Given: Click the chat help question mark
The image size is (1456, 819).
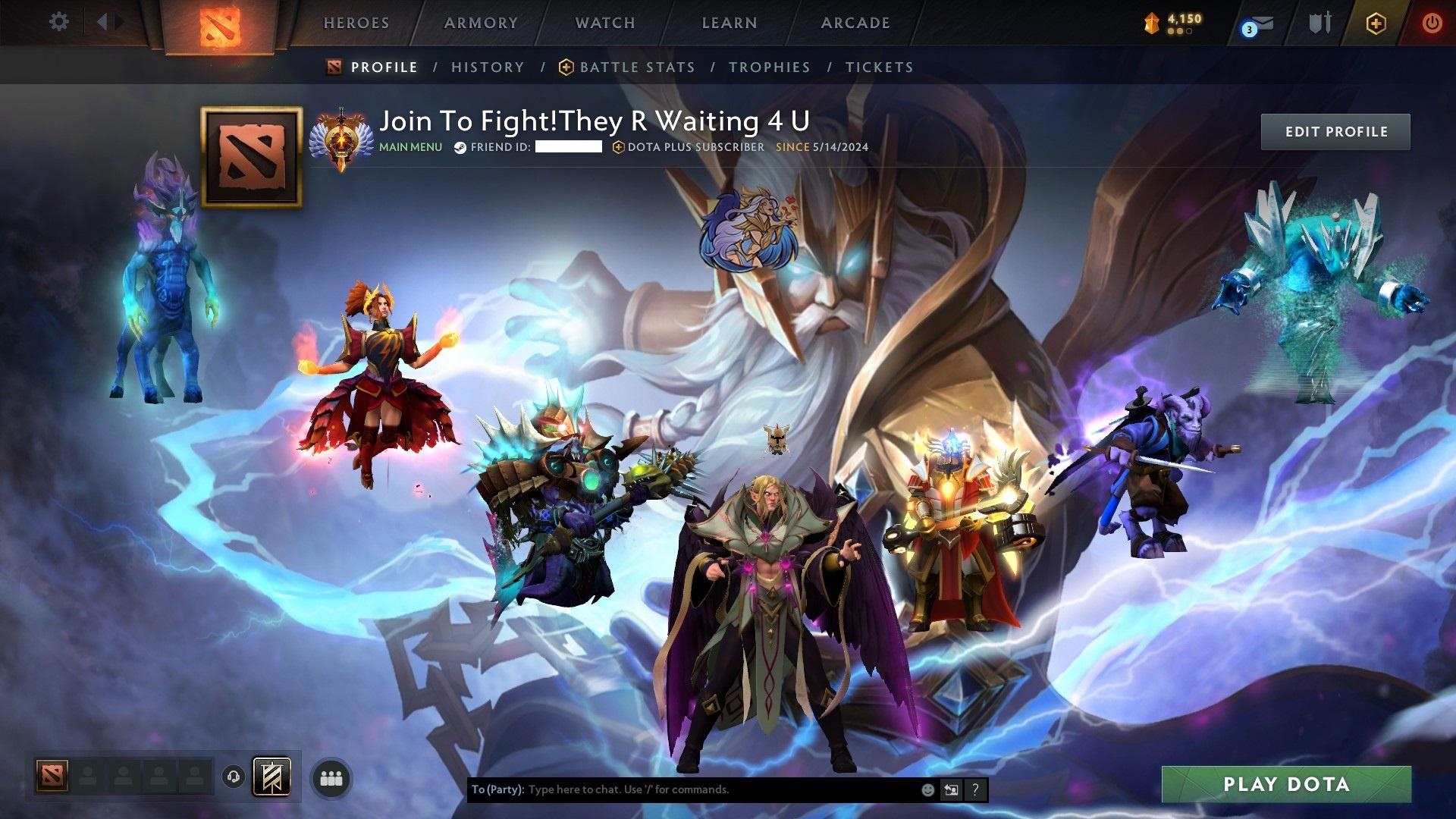Looking at the screenshot, I should (x=975, y=789).
